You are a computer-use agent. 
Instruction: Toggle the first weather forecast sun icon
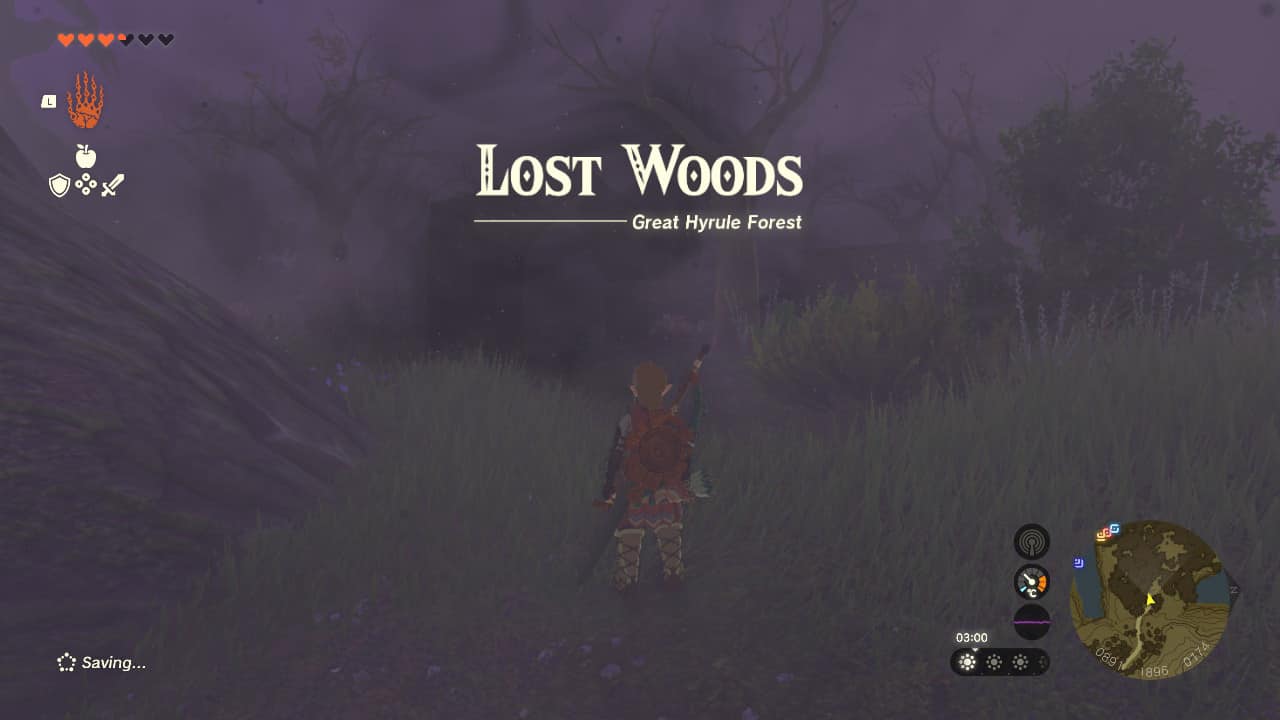[x=967, y=662]
